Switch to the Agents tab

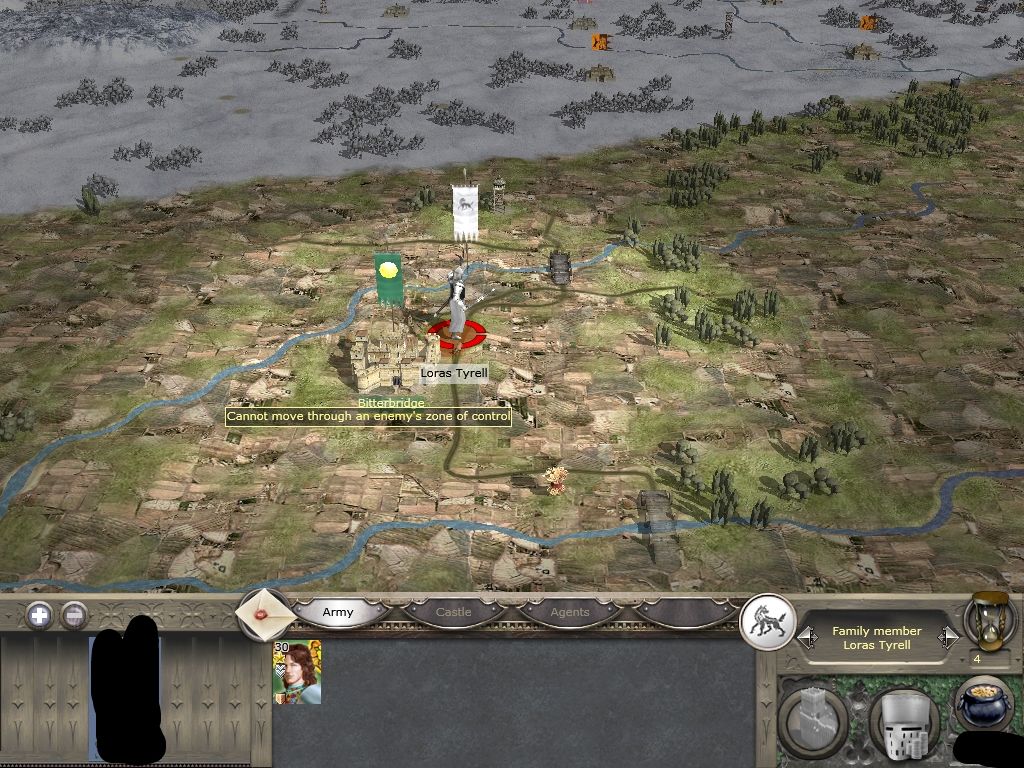(570, 612)
